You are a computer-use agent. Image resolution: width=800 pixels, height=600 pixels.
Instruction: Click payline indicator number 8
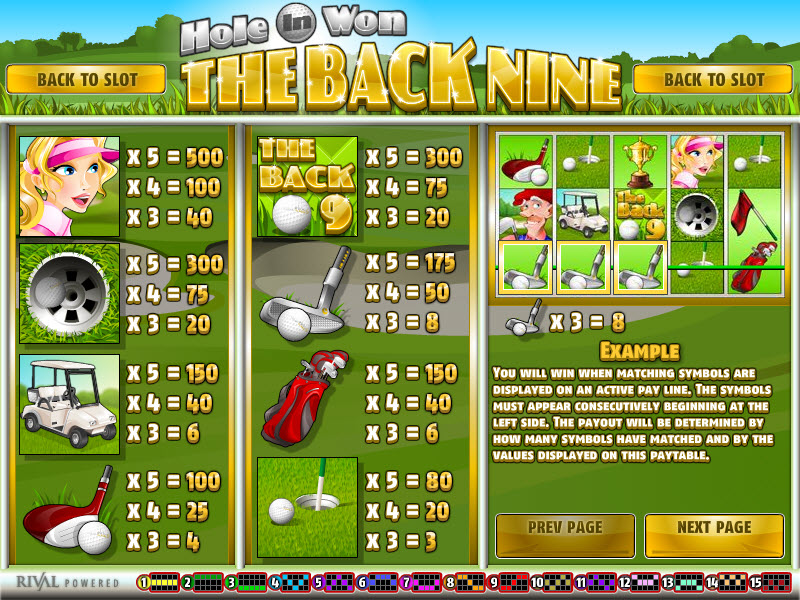point(466,582)
